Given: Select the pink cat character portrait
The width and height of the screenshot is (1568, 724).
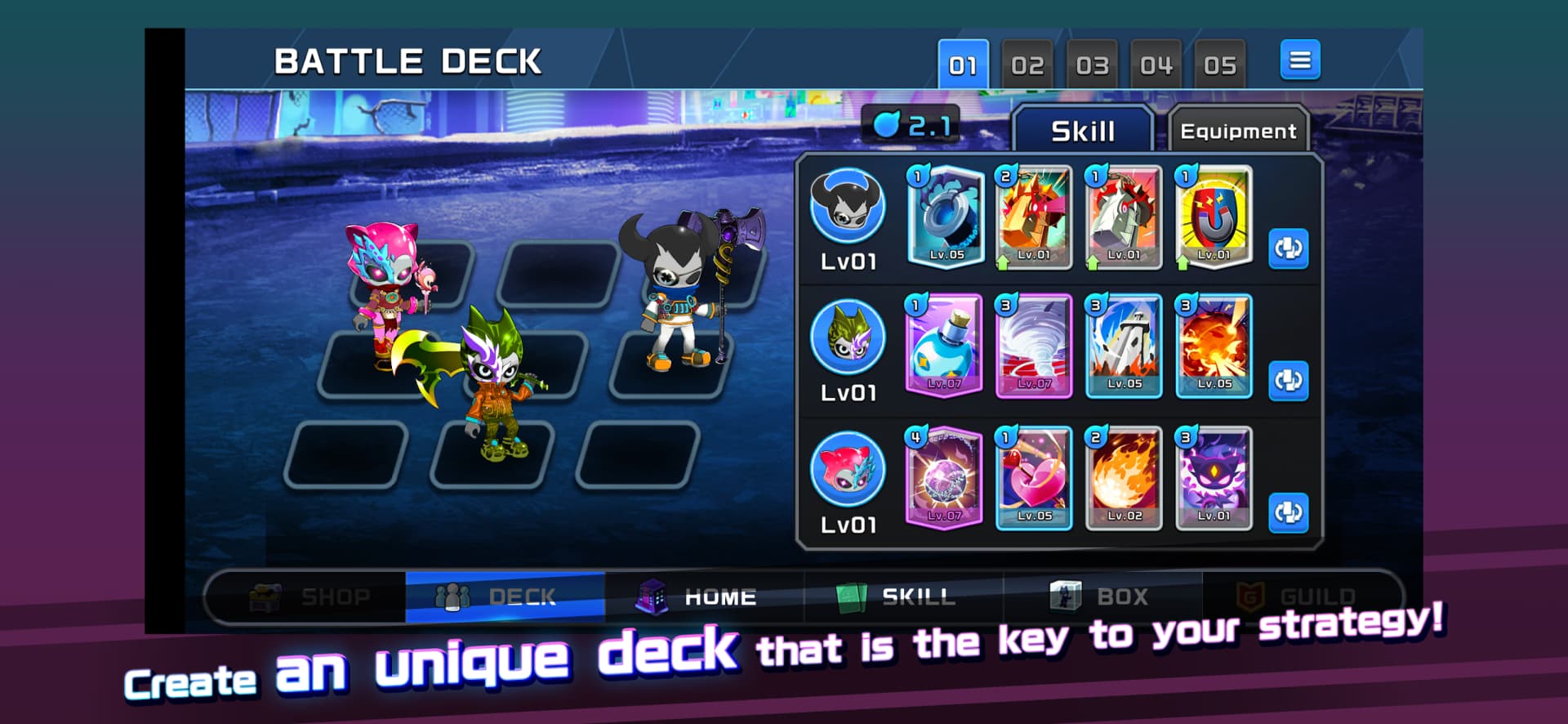Looking at the screenshot, I should 847,467.
